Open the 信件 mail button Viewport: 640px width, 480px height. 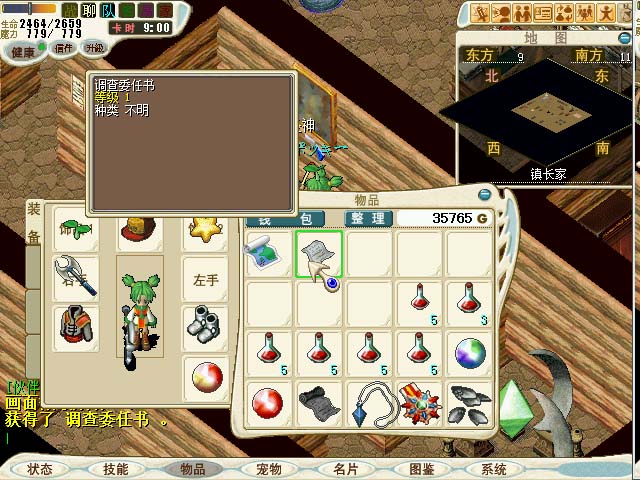64,48
